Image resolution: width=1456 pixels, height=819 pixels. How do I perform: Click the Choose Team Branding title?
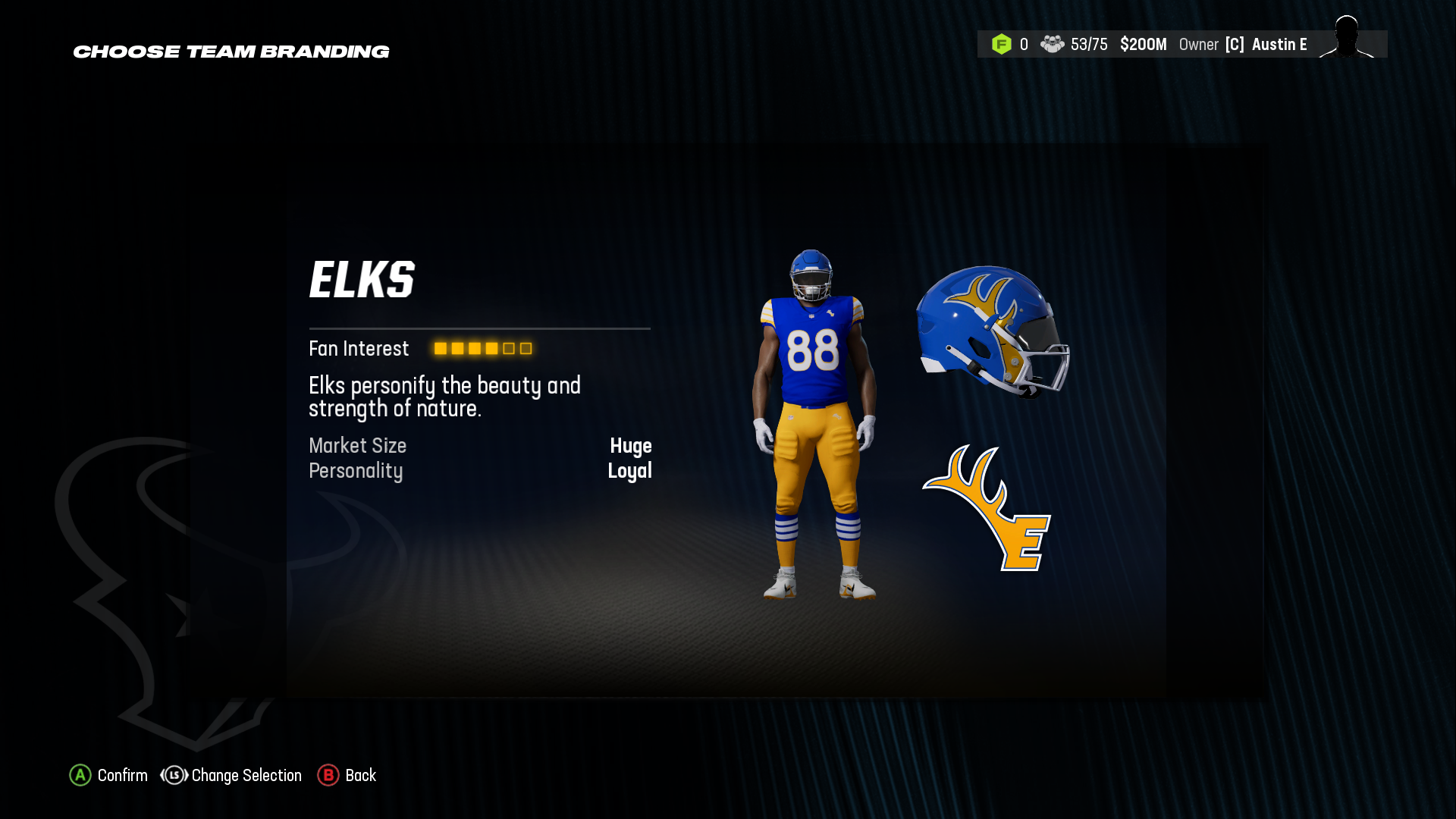coord(231,52)
